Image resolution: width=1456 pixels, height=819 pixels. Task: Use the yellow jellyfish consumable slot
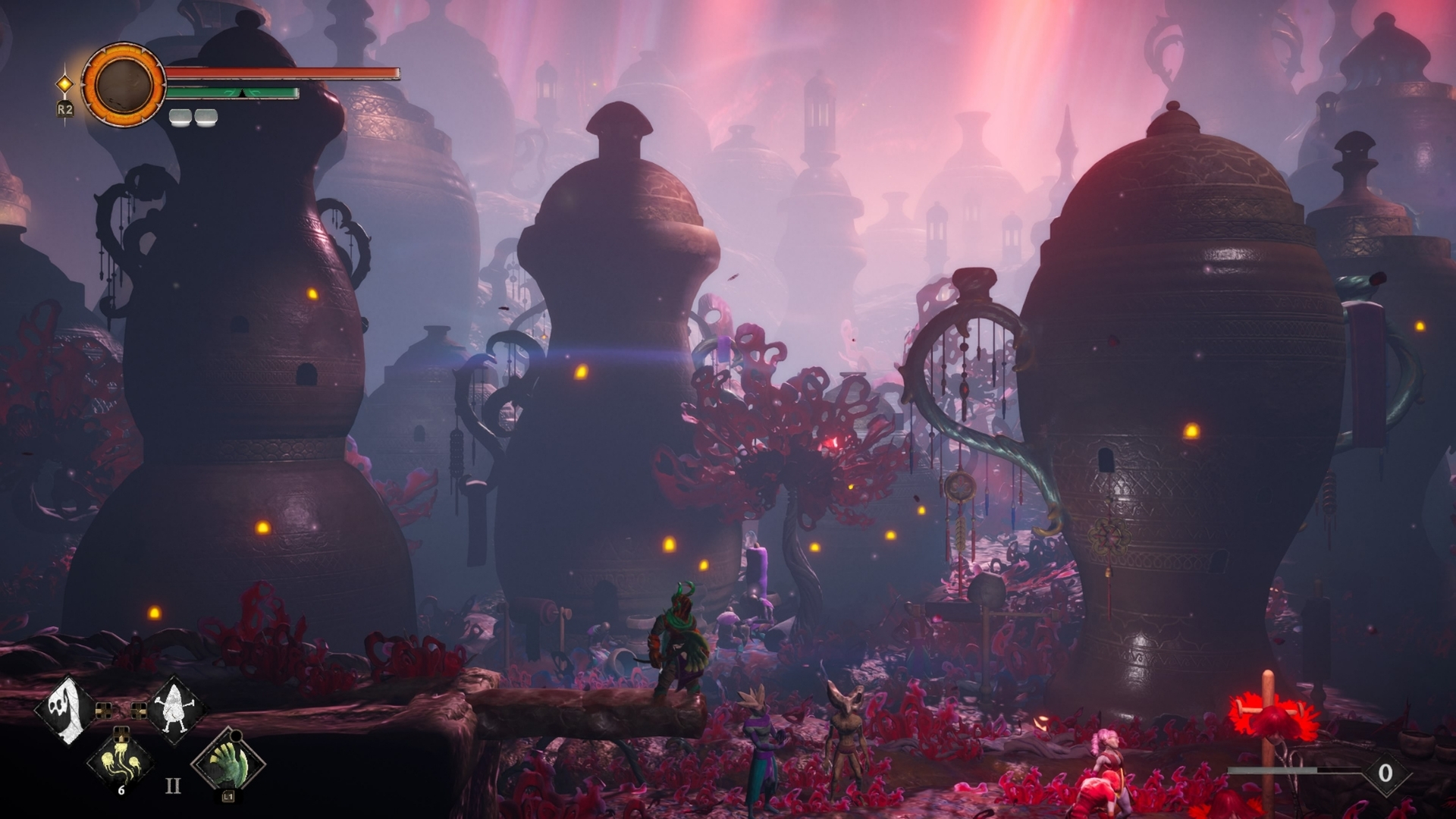[121, 761]
